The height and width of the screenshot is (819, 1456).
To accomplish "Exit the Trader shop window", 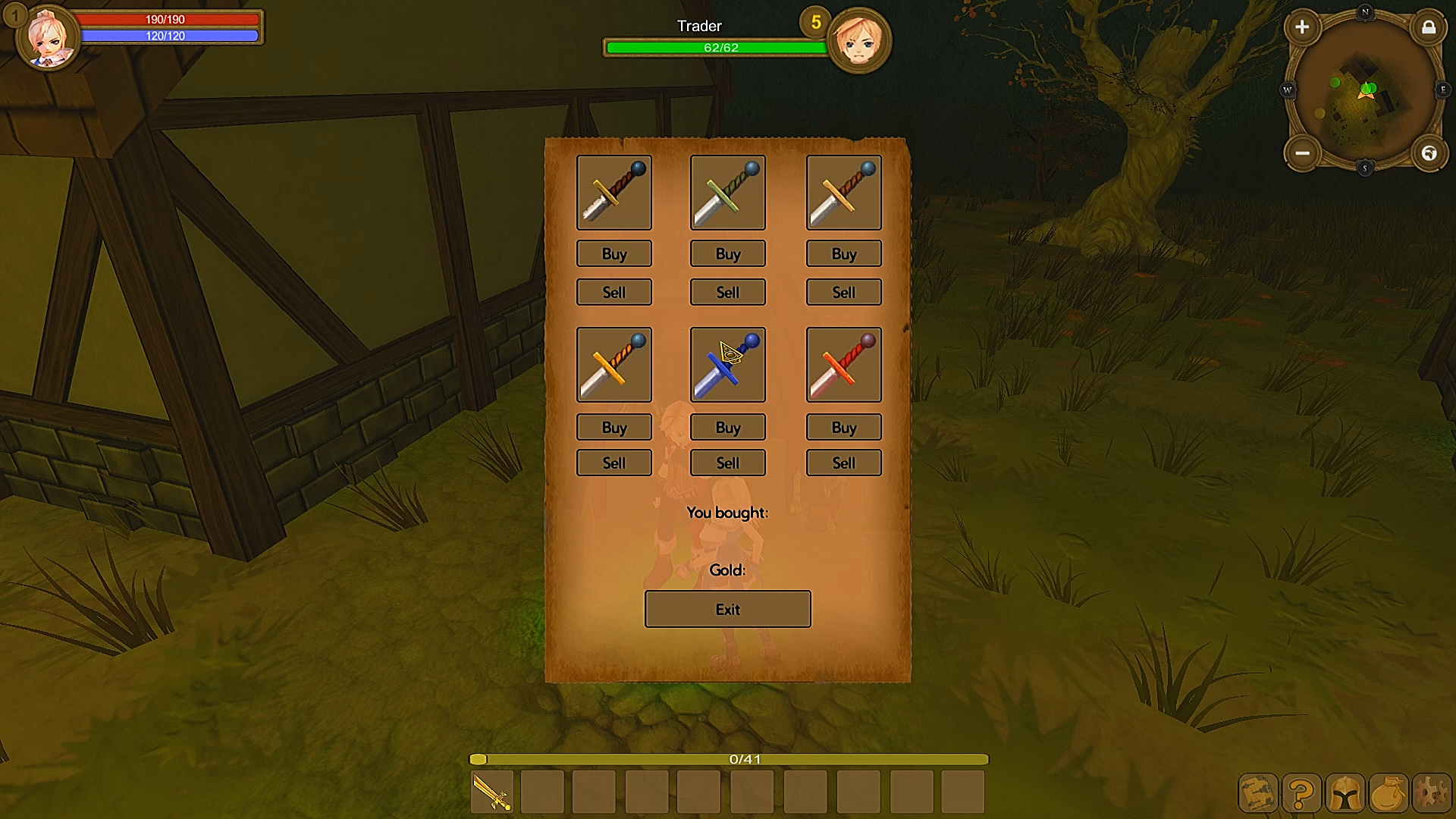I will [727, 609].
